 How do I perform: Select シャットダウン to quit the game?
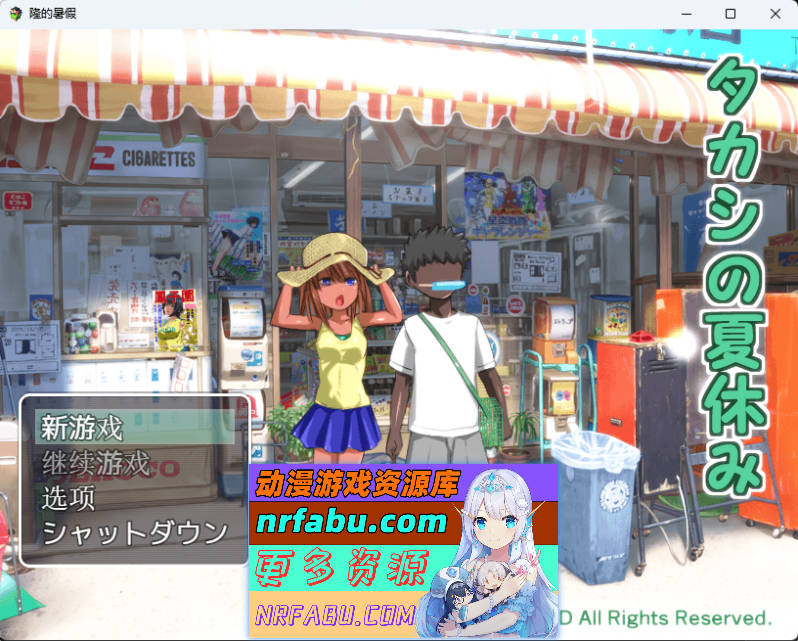click(135, 532)
